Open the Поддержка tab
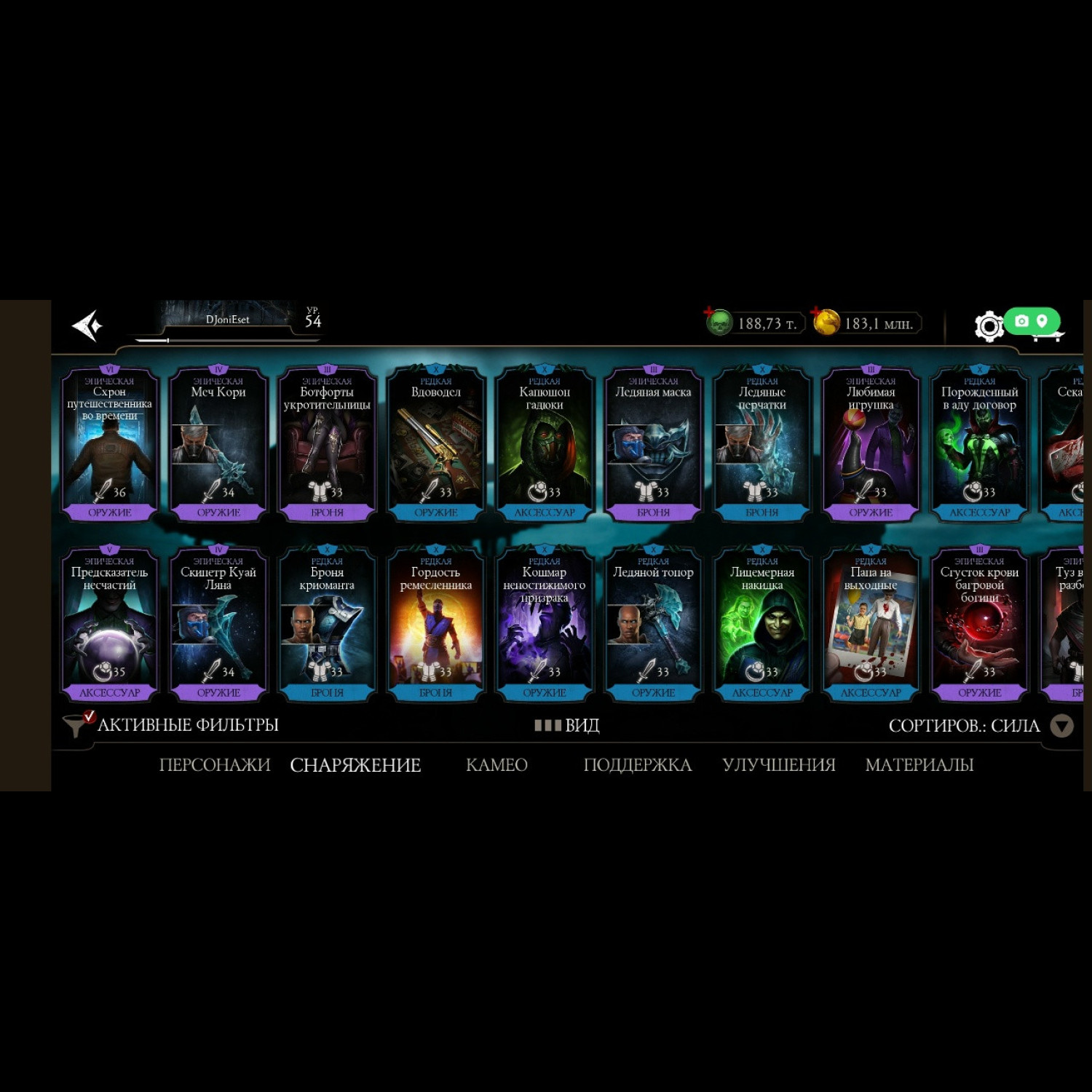 (x=638, y=765)
